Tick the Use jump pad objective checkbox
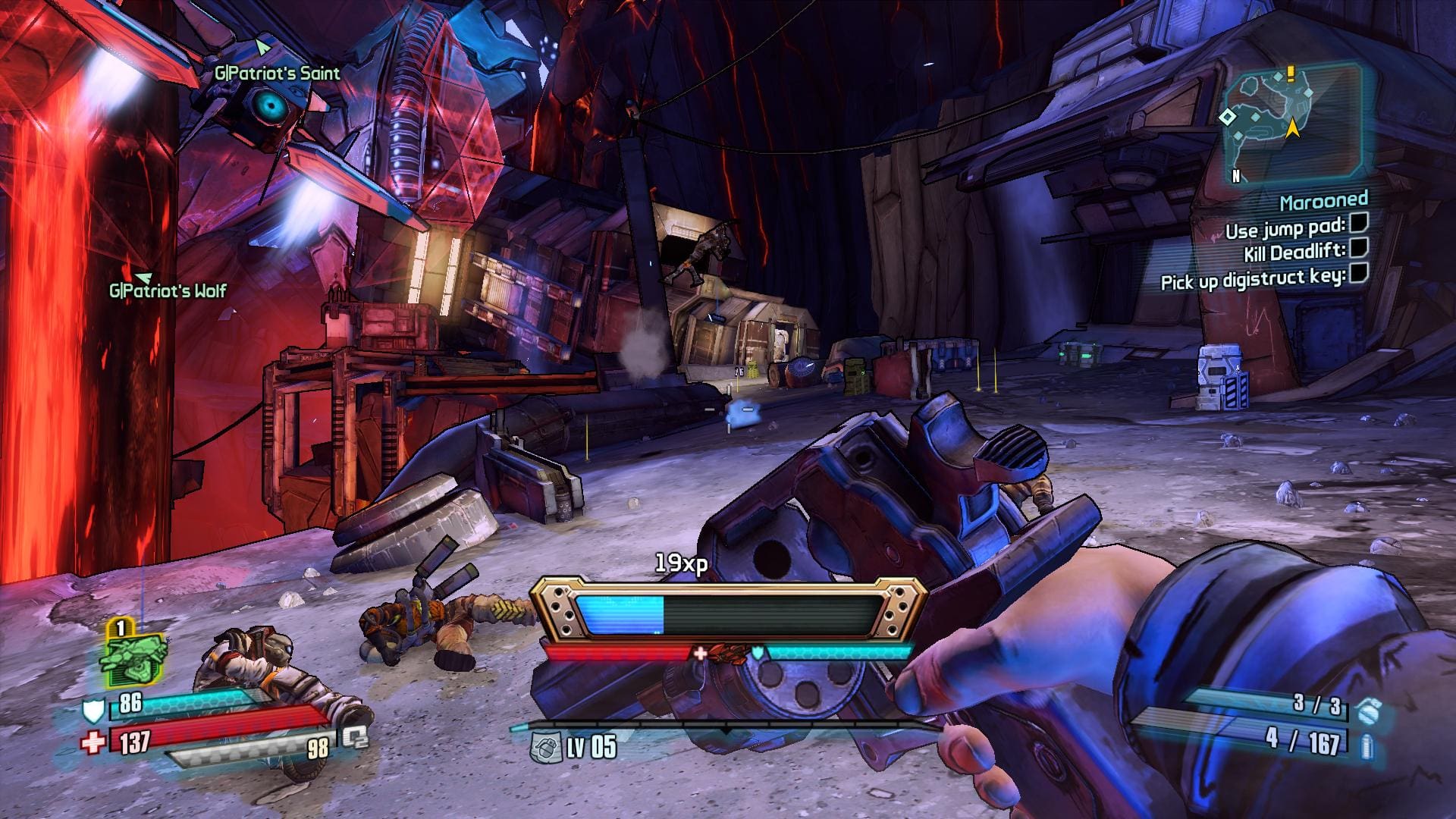This screenshot has width=1456, height=819. pyautogui.click(x=1359, y=222)
